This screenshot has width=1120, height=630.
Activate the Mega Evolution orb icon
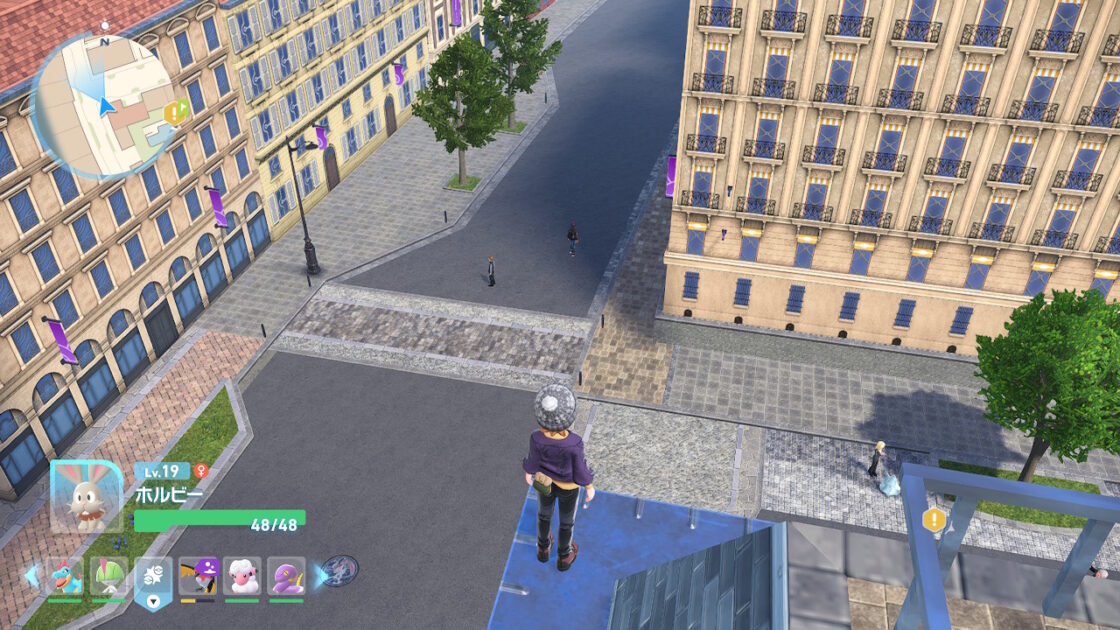coord(339,571)
